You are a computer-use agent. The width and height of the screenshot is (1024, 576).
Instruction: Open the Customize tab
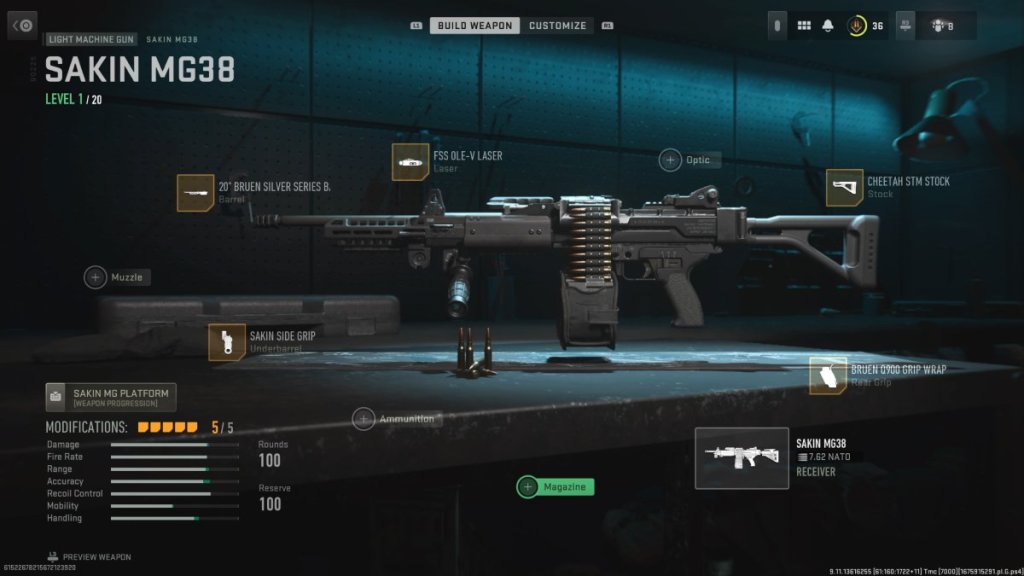click(x=557, y=25)
